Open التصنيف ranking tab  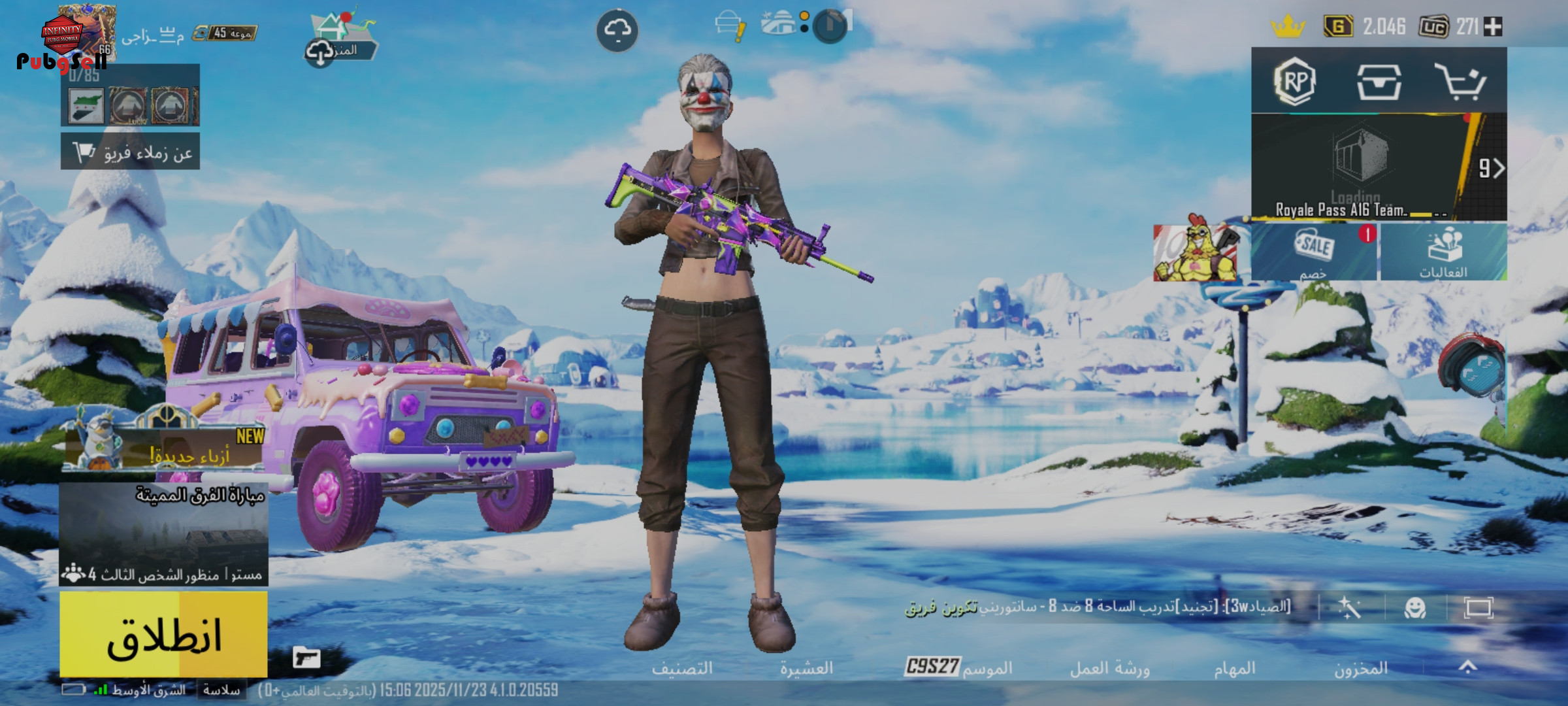(681, 668)
